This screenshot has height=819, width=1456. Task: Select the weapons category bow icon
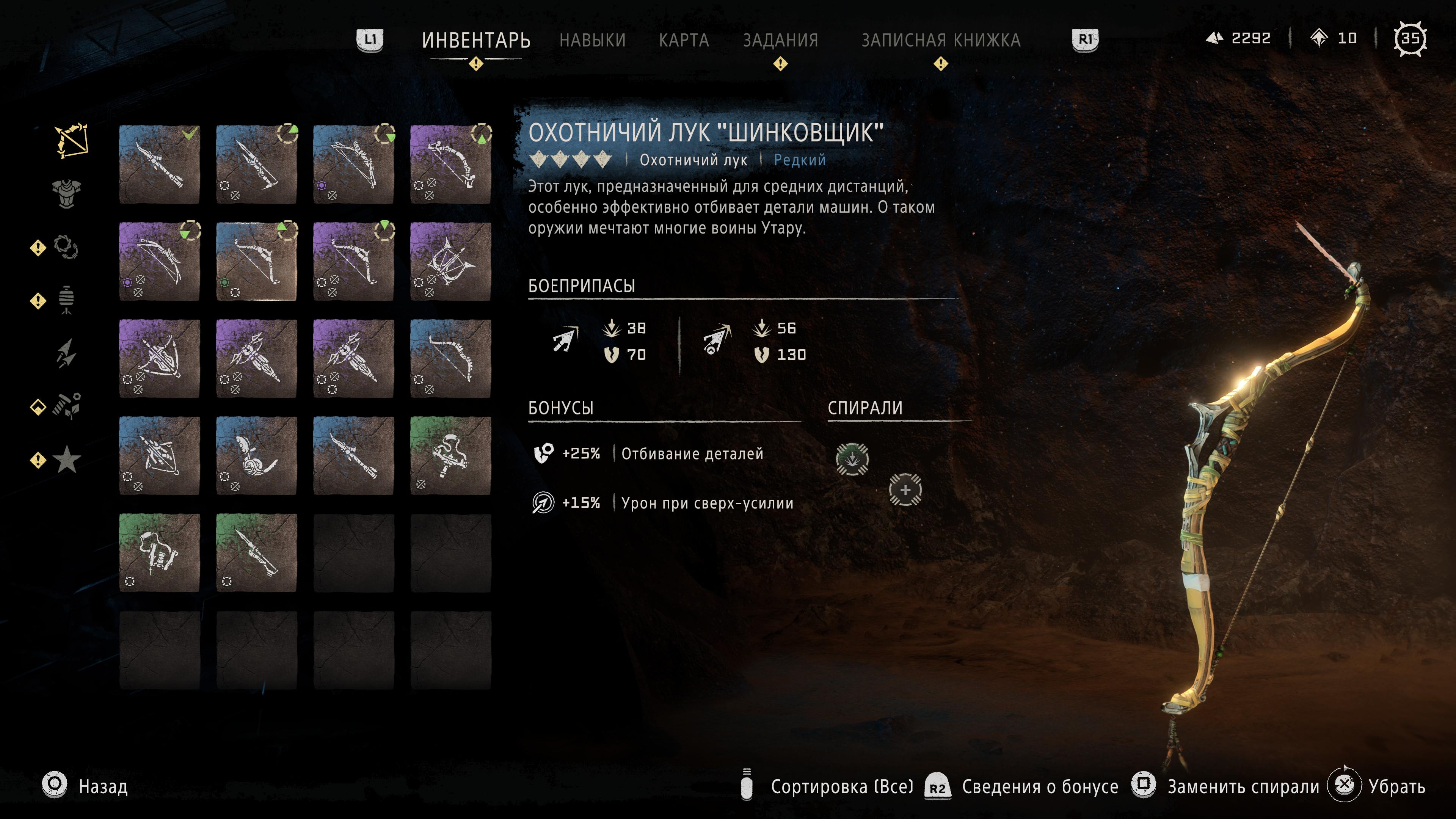click(71, 140)
